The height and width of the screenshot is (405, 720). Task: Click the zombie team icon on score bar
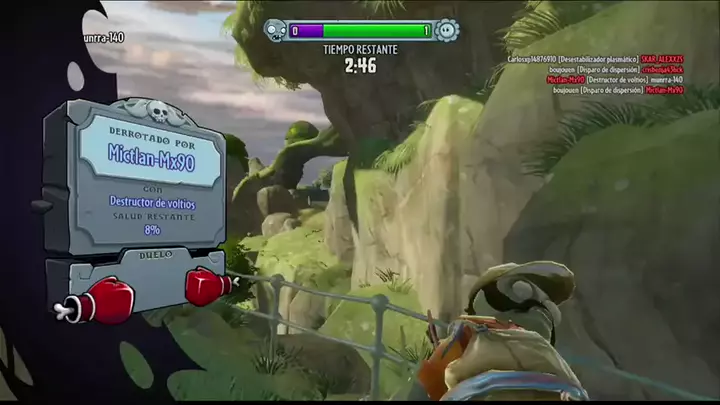[274, 31]
